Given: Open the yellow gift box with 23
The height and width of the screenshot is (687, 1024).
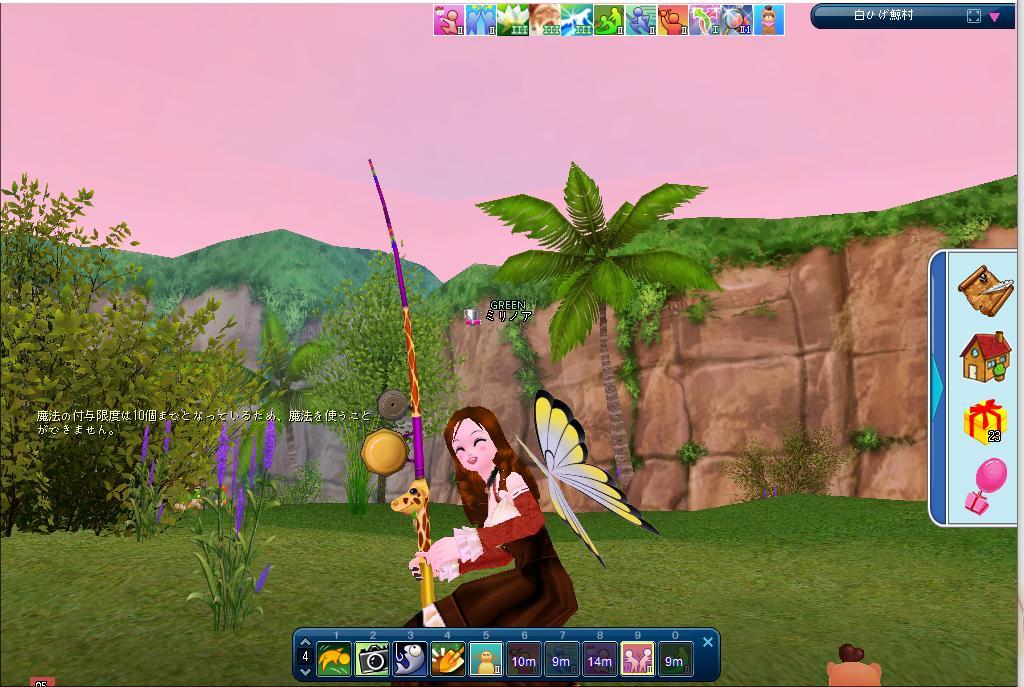Looking at the screenshot, I should click(x=985, y=421).
